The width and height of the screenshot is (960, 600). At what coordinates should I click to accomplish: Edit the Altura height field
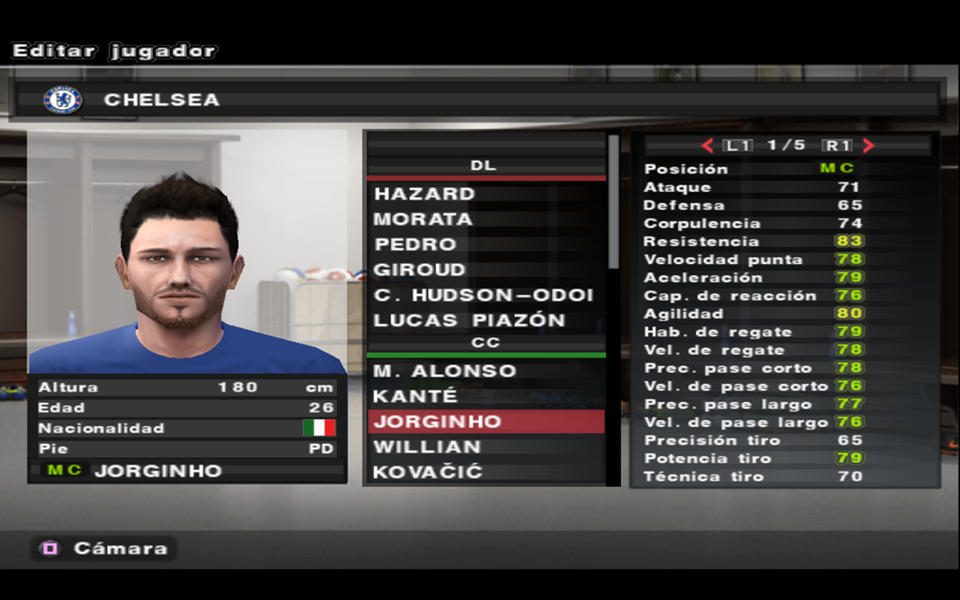point(187,387)
